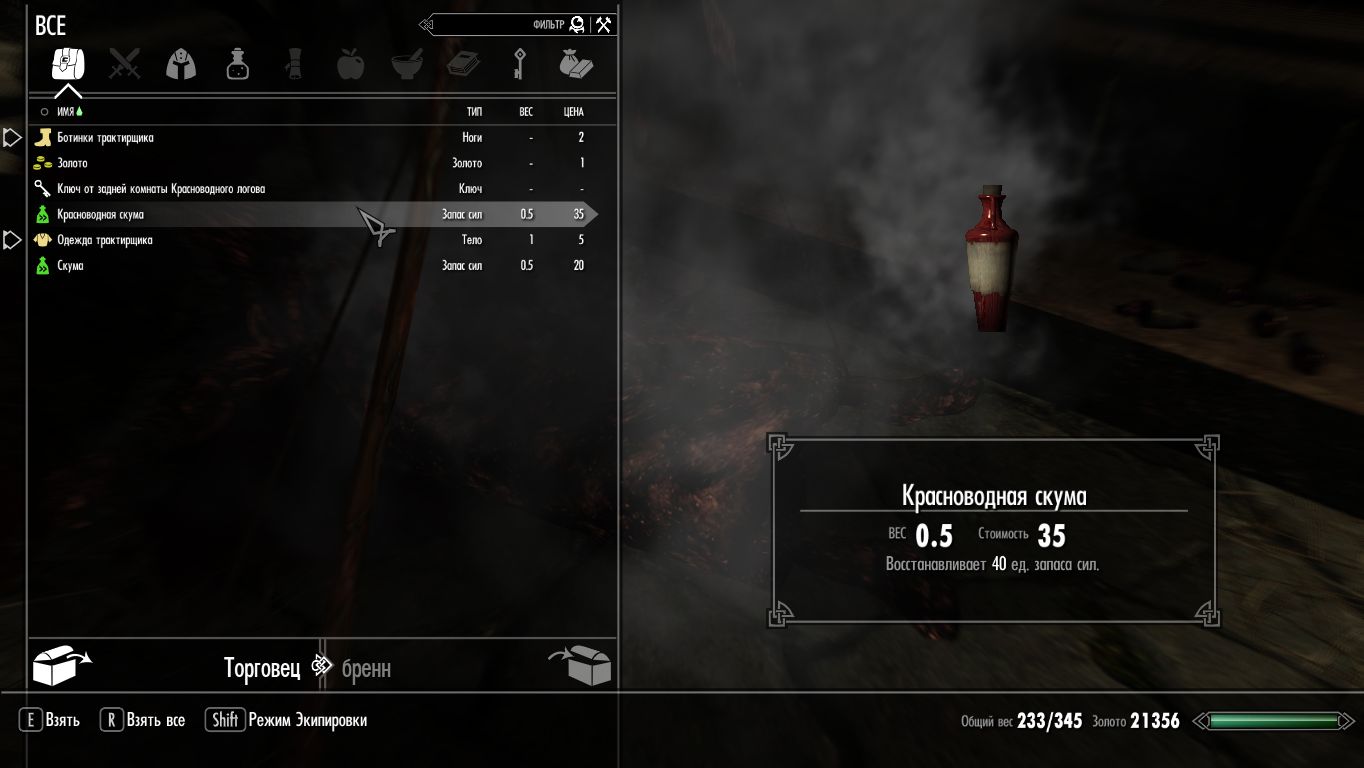Image resolution: width=1364 pixels, height=768 pixels.
Task: Sort items by the ВЕС column header
Action: click(x=526, y=112)
